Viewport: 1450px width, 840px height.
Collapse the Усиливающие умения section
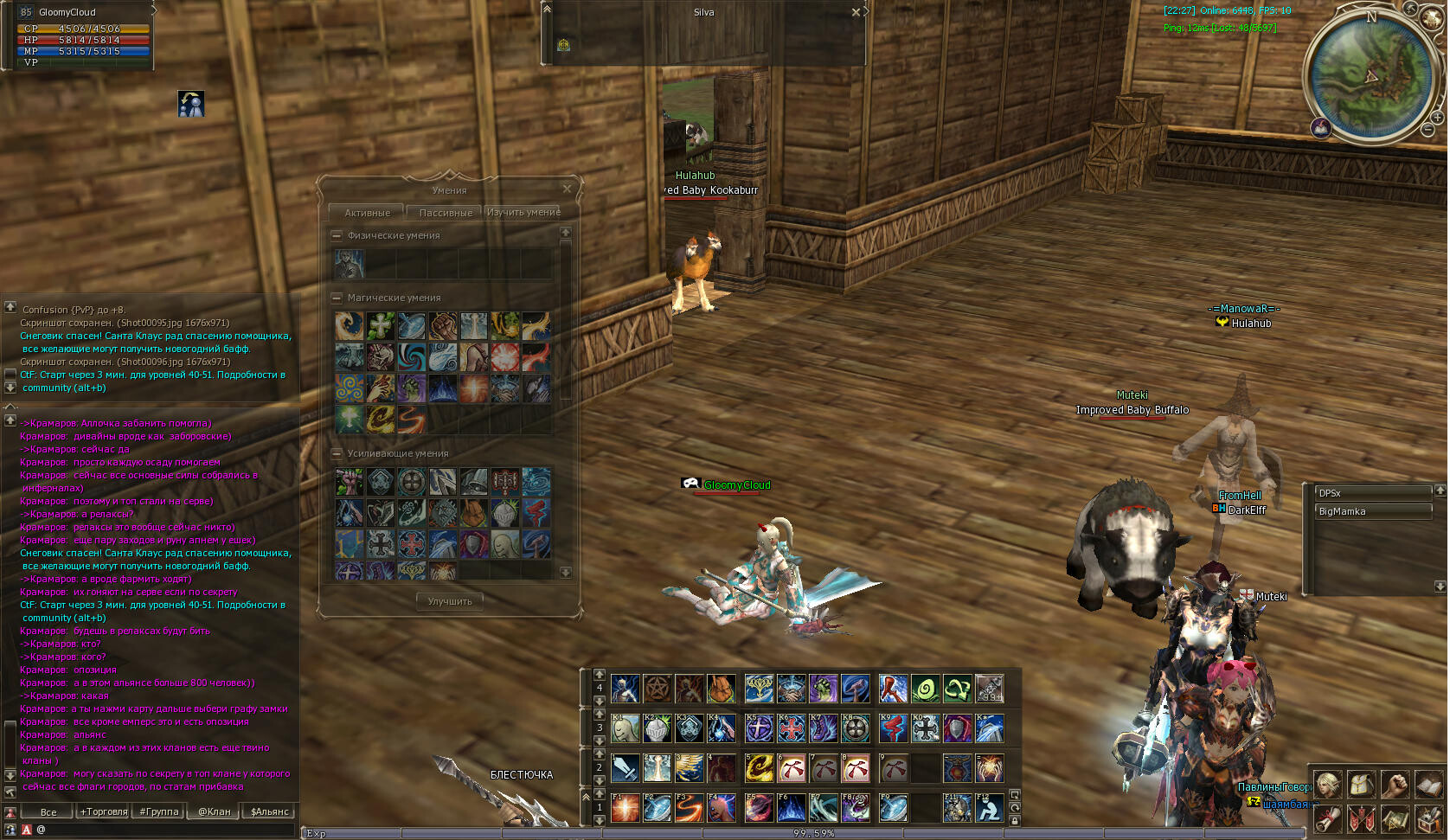click(337, 453)
